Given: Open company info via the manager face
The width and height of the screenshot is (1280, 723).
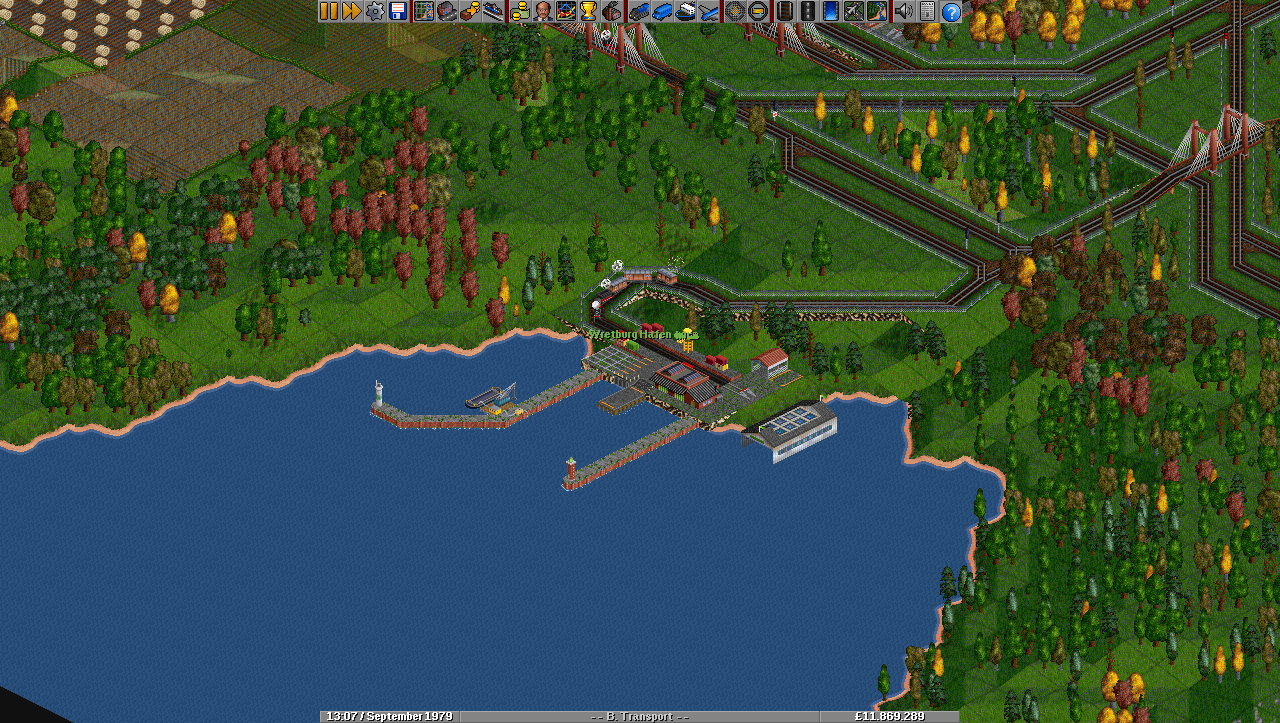Looking at the screenshot, I should tap(542, 11).
